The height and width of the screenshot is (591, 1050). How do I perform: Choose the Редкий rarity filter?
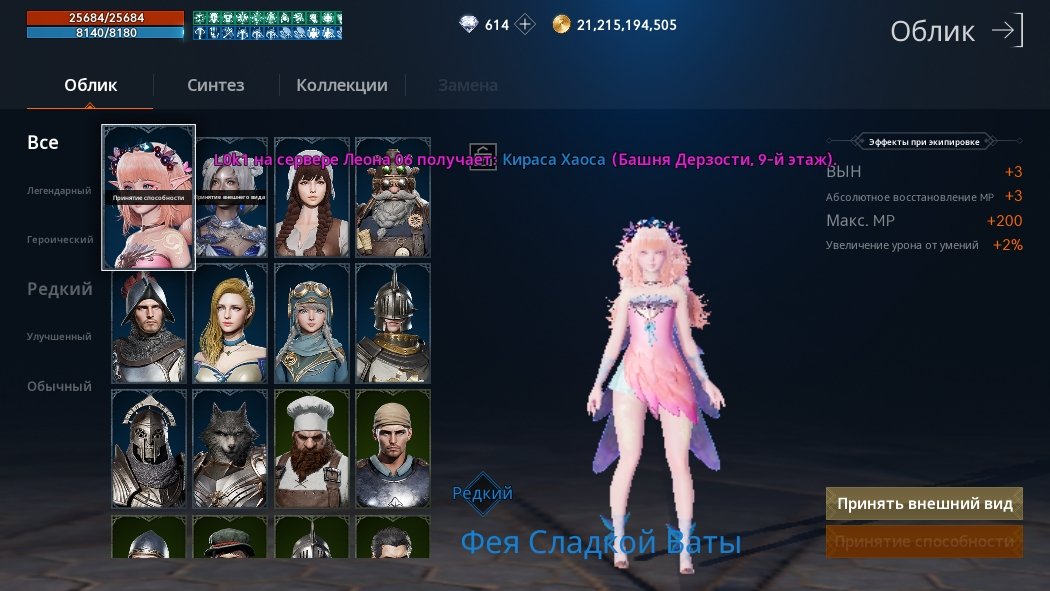(60, 289)
